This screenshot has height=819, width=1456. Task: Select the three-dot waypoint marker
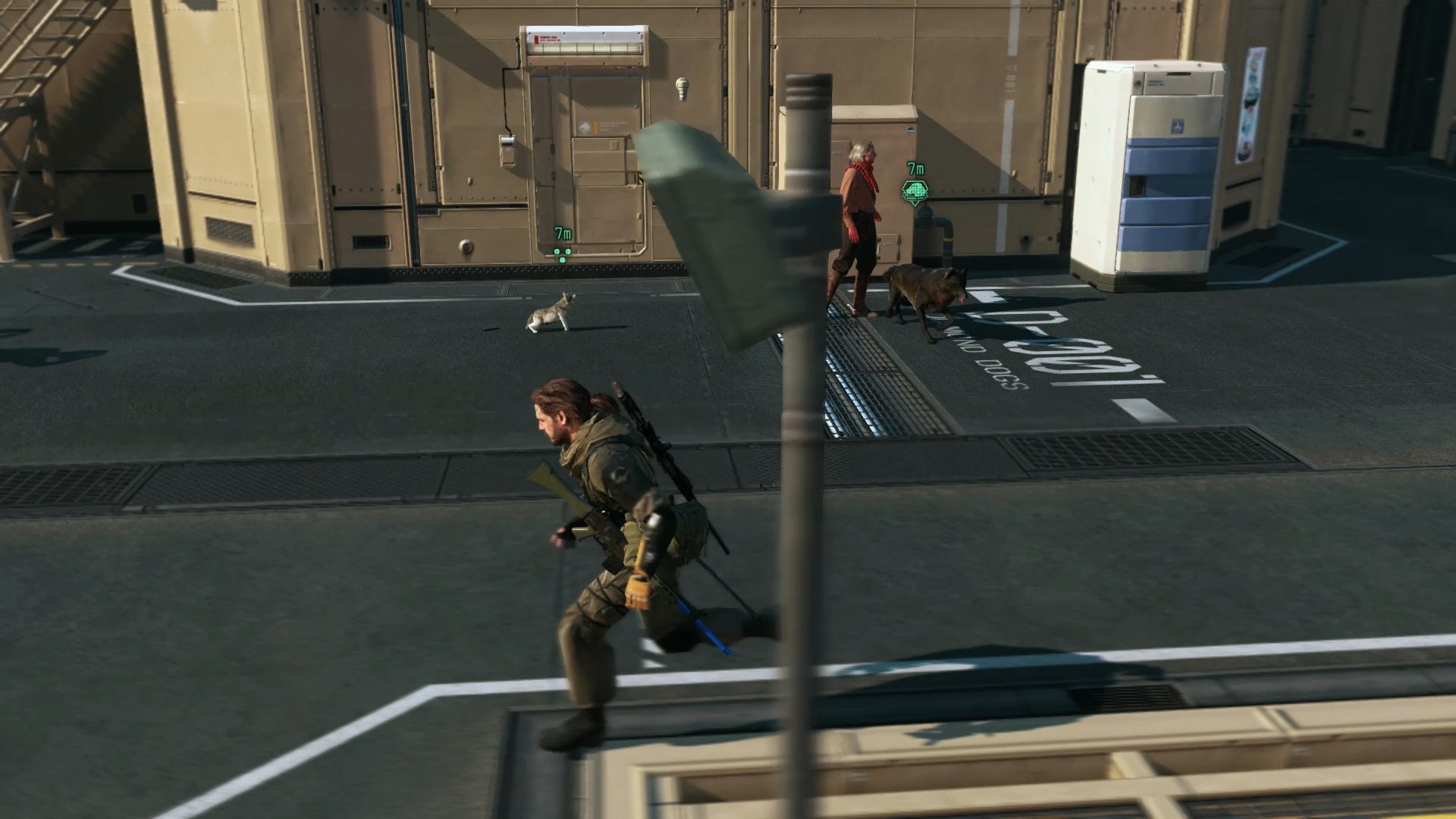[x=562, y=253]
